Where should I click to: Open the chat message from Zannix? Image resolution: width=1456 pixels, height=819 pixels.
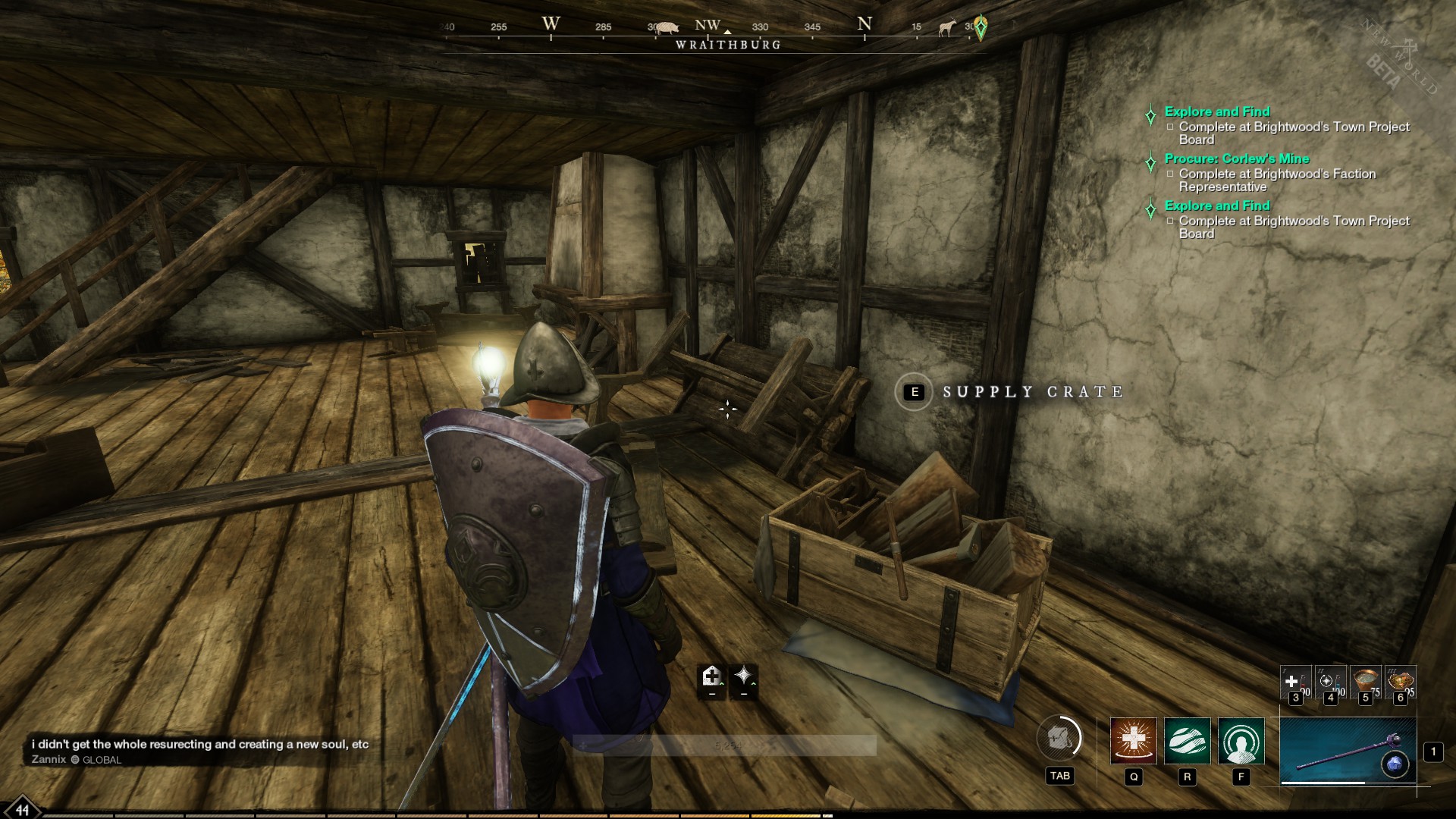click(x=200, y=745)
